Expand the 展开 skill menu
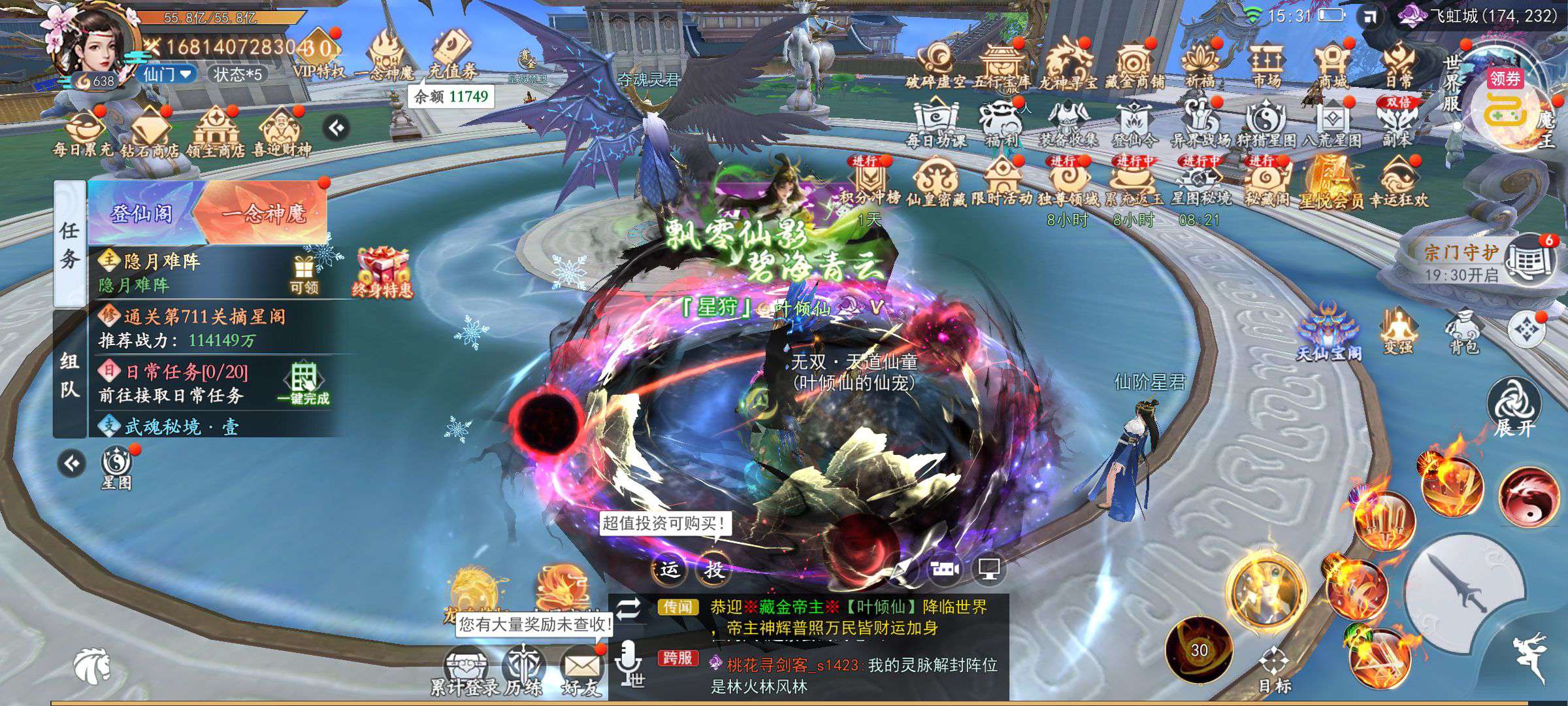Viewport: 1568px width, 706px height. (x=1514, y=407)
